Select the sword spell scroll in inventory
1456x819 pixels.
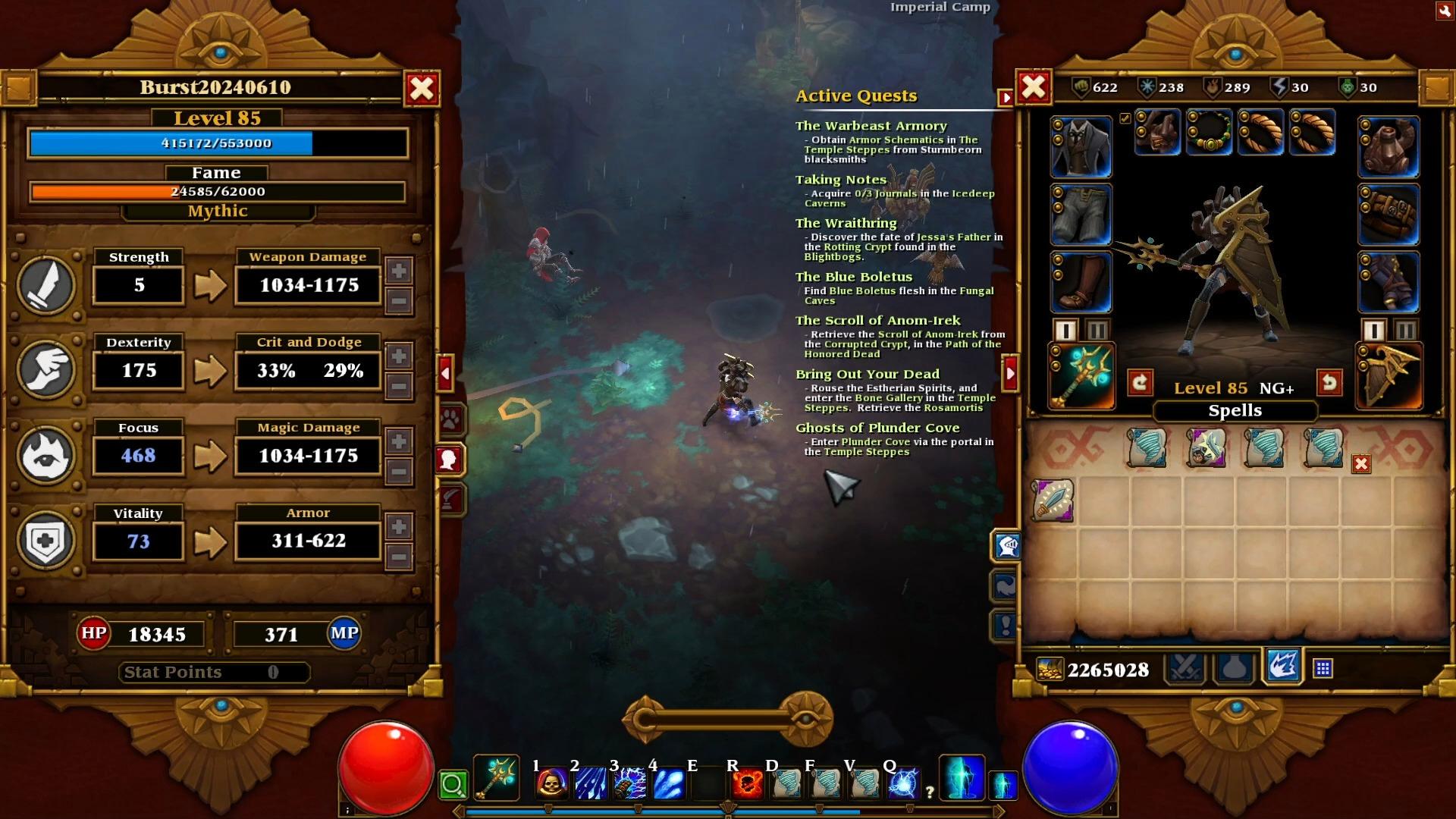click(x=1053, y=500)
